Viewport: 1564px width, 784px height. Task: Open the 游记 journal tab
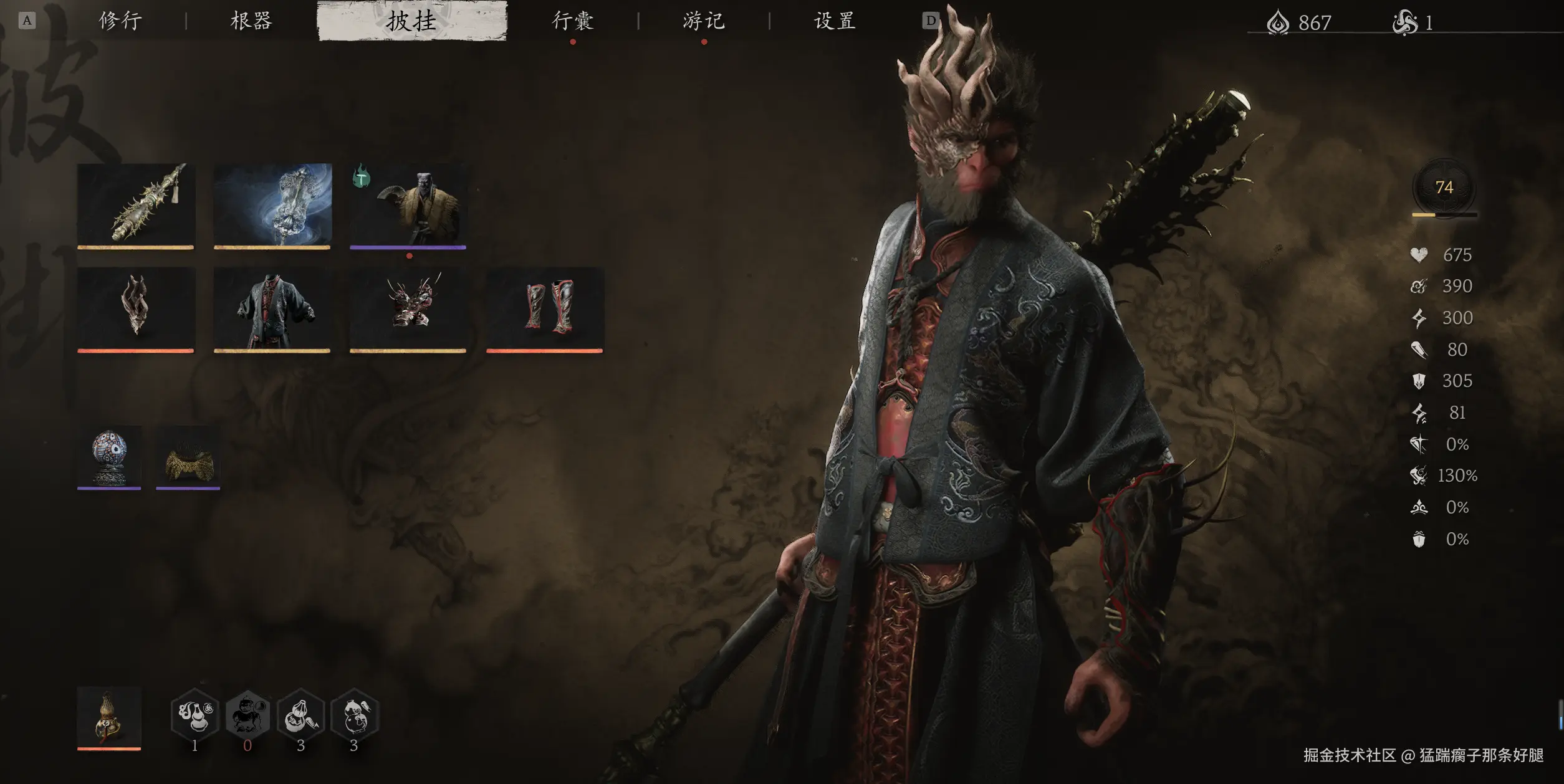(x=704, y=21)
